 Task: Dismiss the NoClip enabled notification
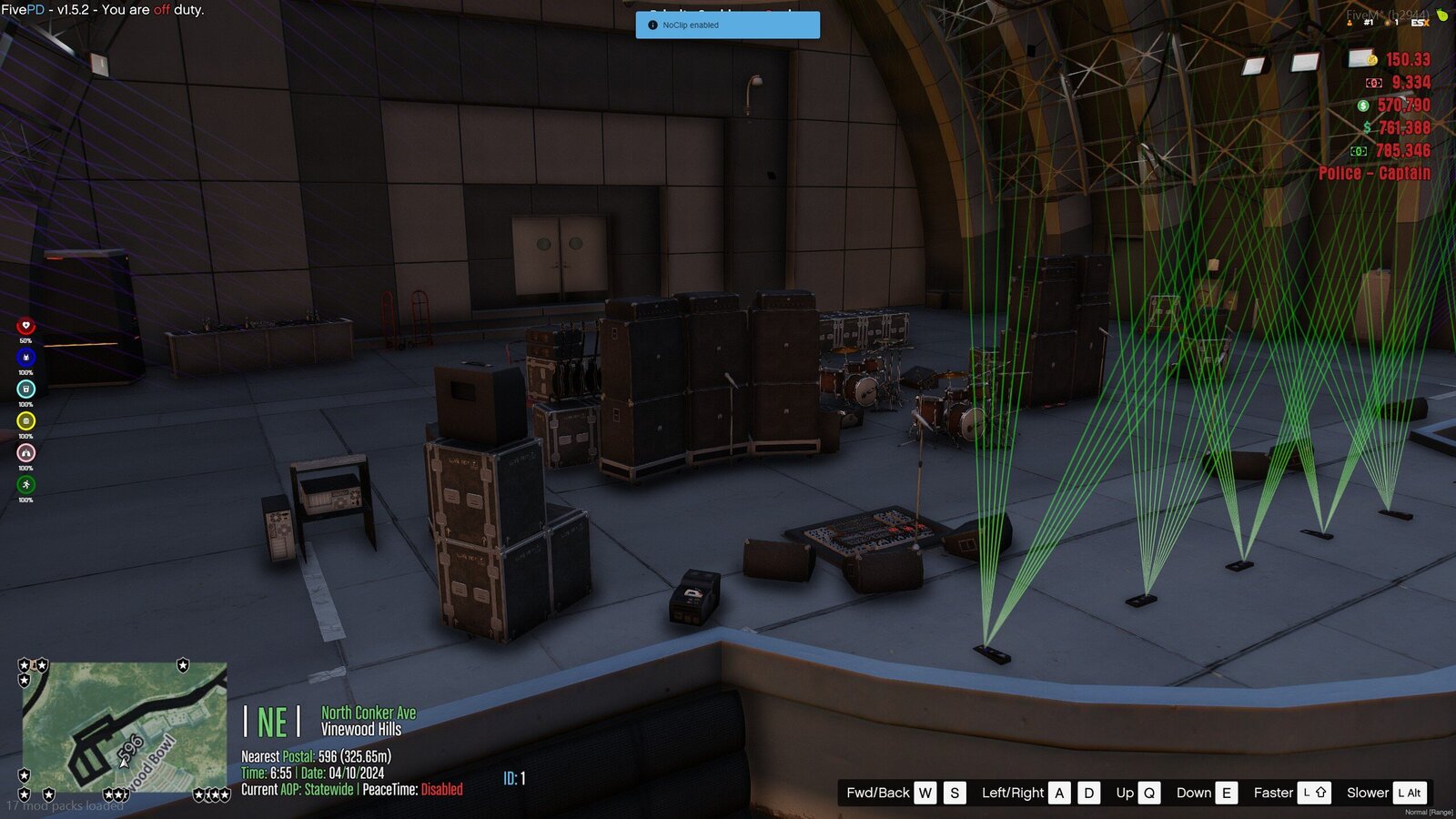(x=727, y=25)
